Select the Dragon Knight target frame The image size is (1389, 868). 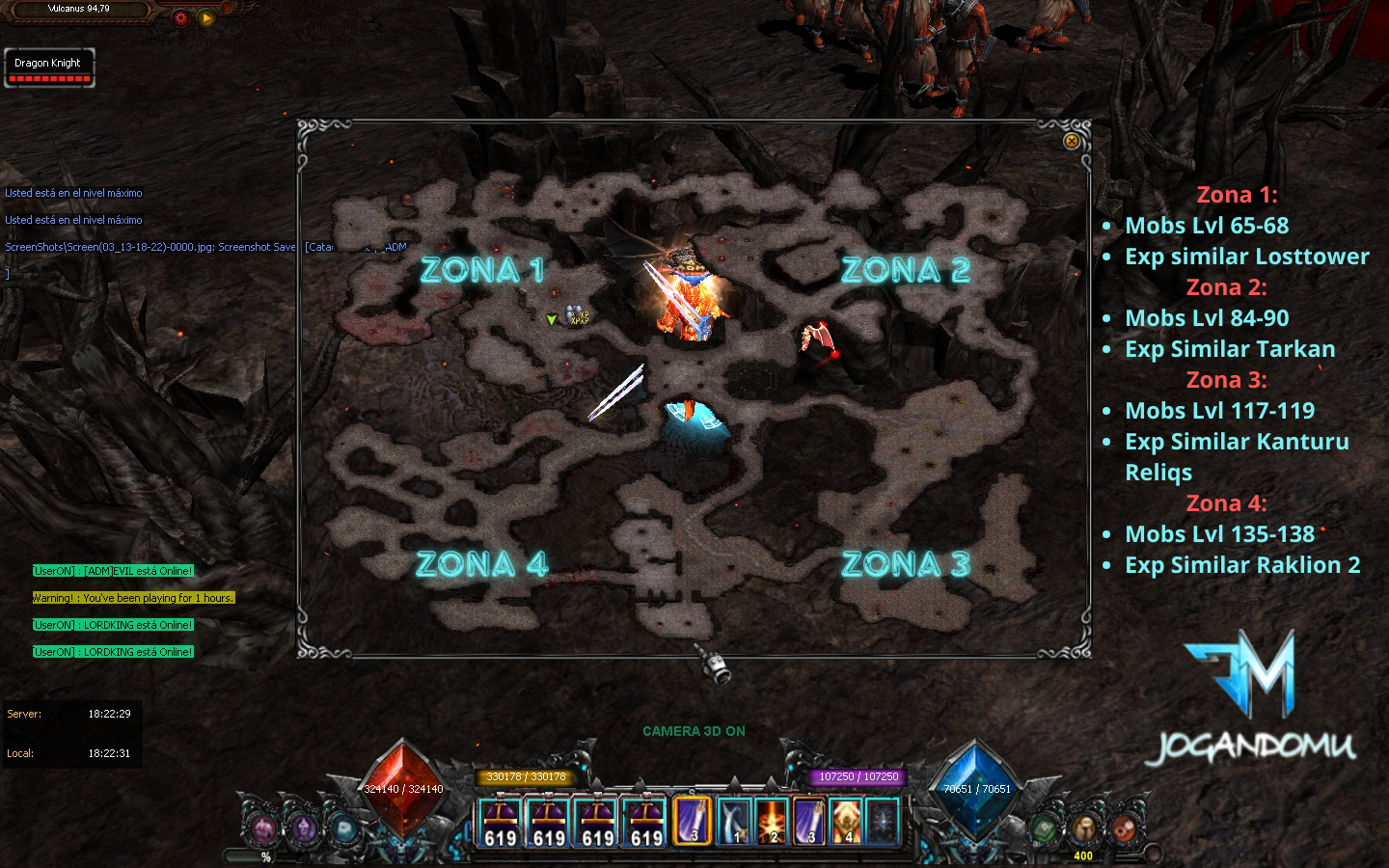pos(49,68)
